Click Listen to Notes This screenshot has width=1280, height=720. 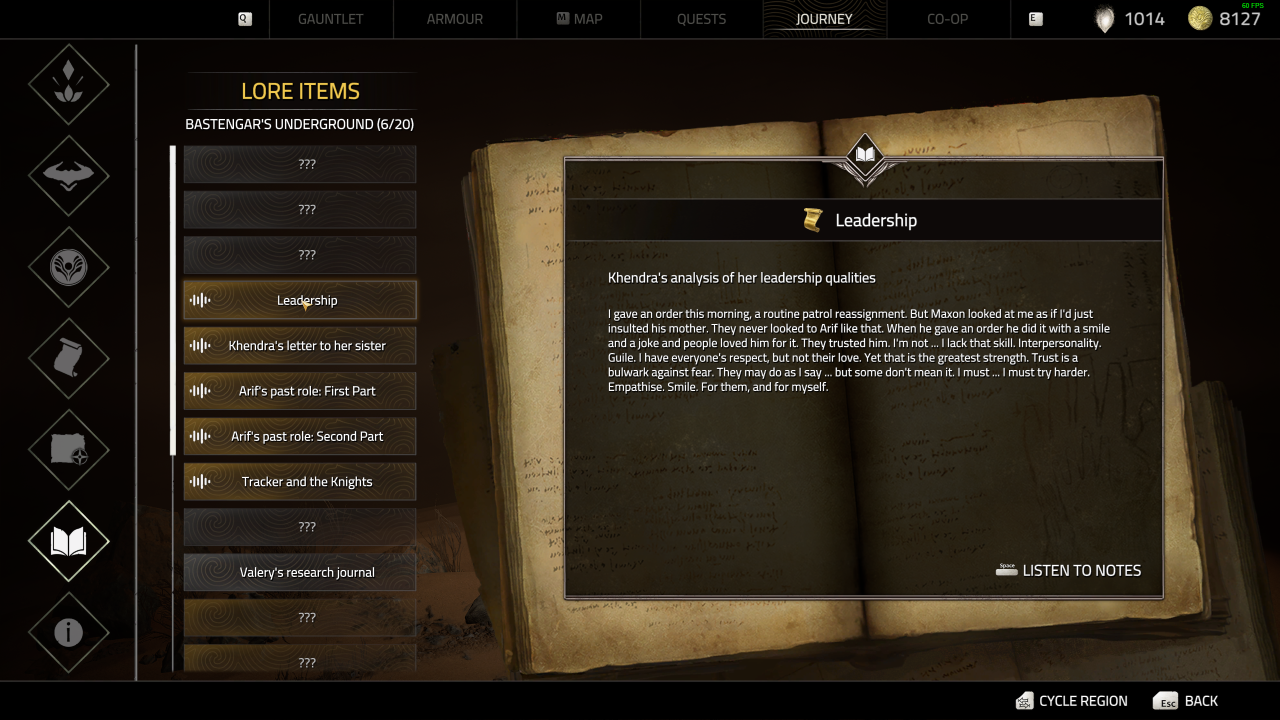pos(1069,571)
